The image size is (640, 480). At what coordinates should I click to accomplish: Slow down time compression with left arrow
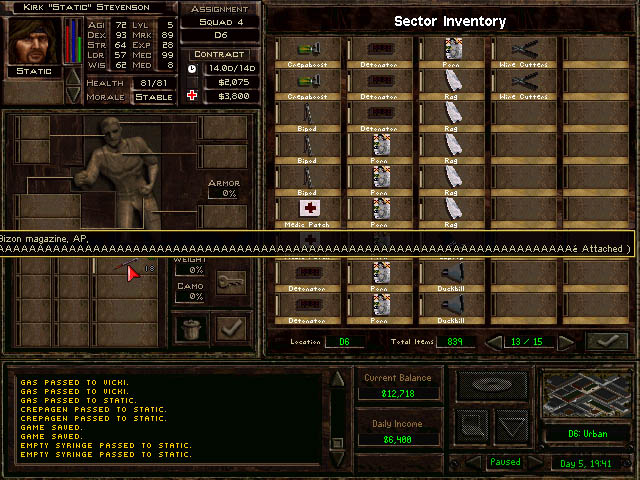474,463
